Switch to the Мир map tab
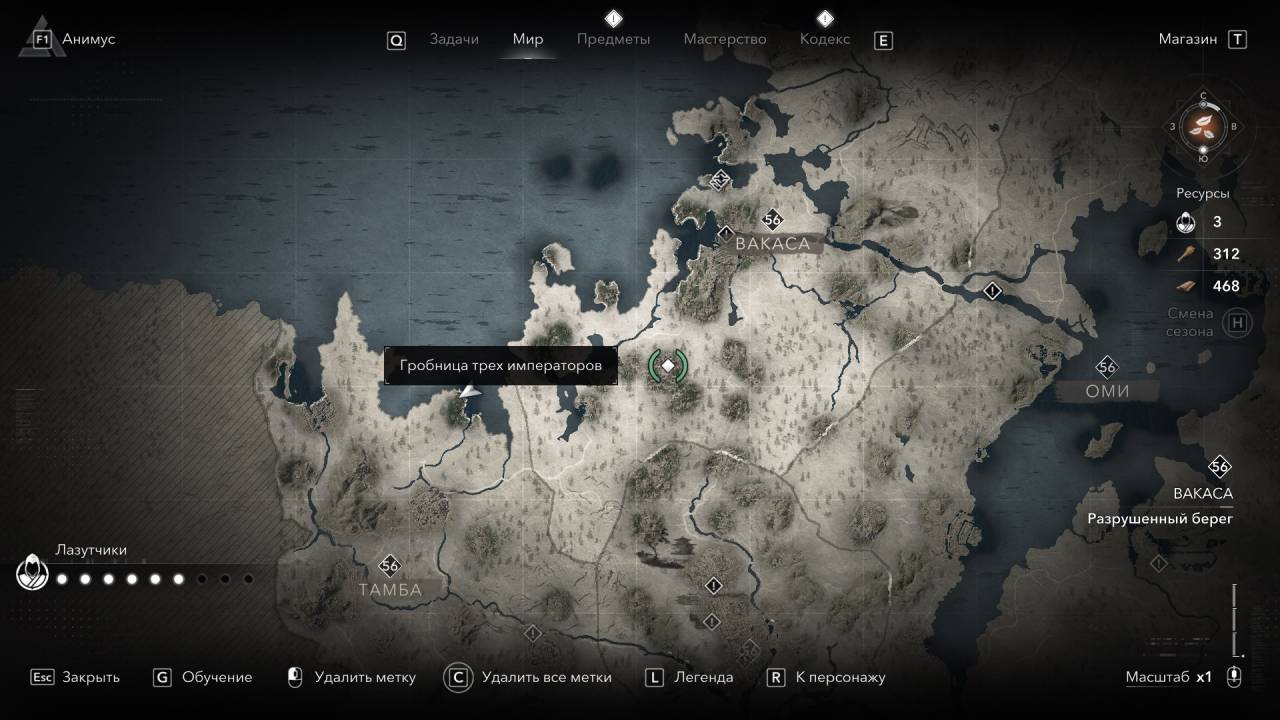This screenshot has height=720, width=1280. pyautogui.click(x=528, y=39)
